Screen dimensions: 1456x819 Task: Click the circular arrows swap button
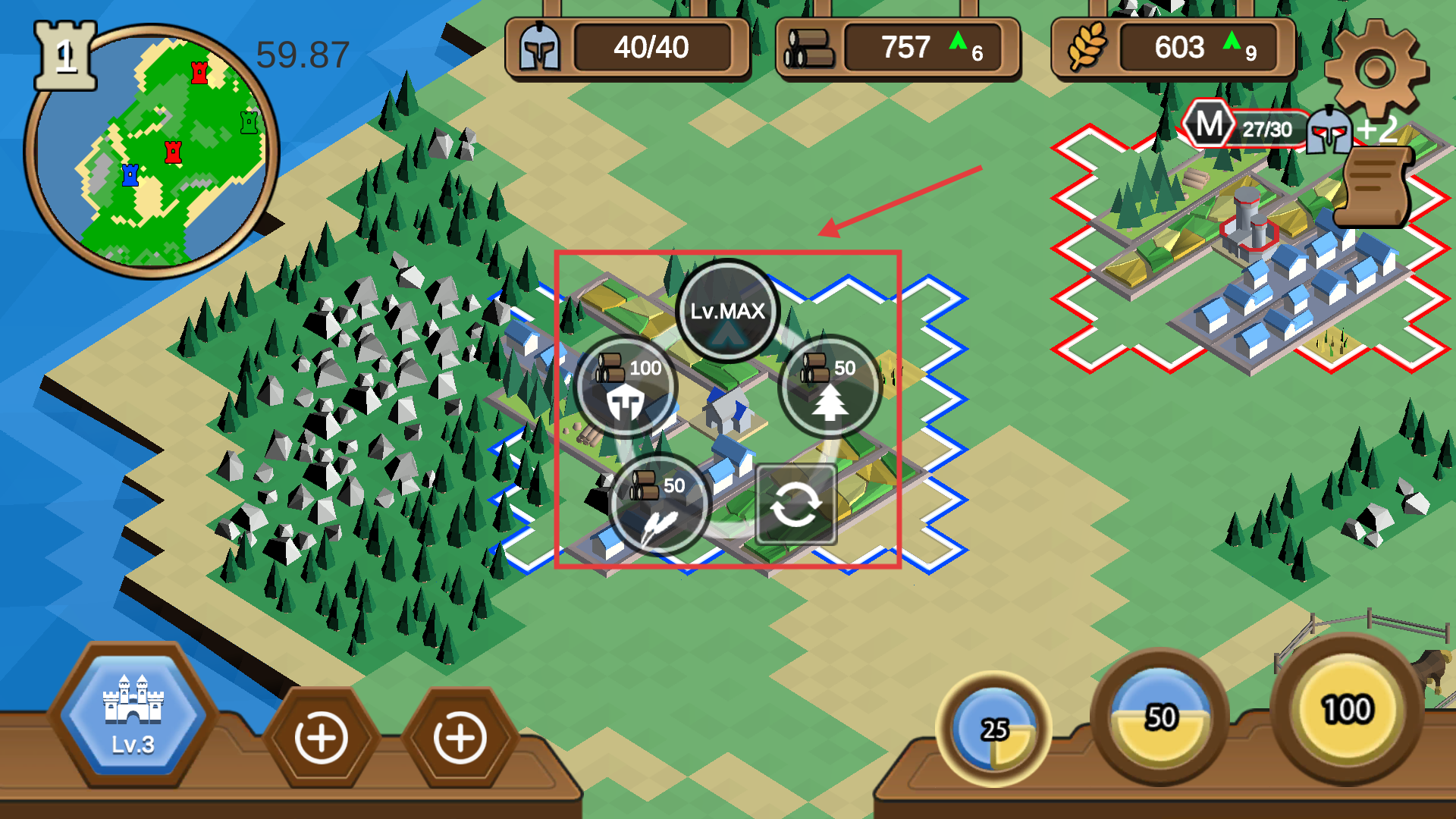[795, 505]
